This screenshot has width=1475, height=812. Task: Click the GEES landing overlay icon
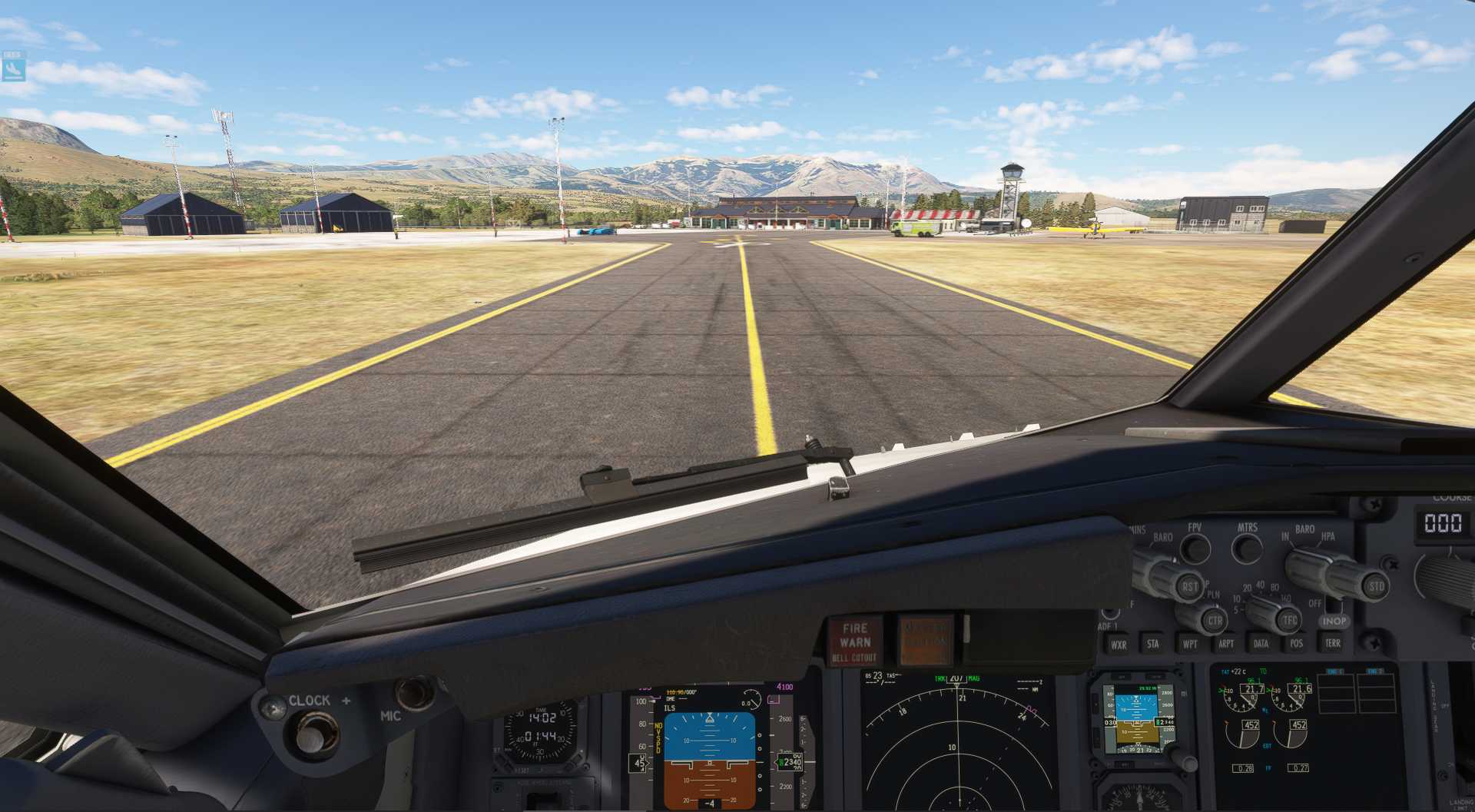(14, 68)
